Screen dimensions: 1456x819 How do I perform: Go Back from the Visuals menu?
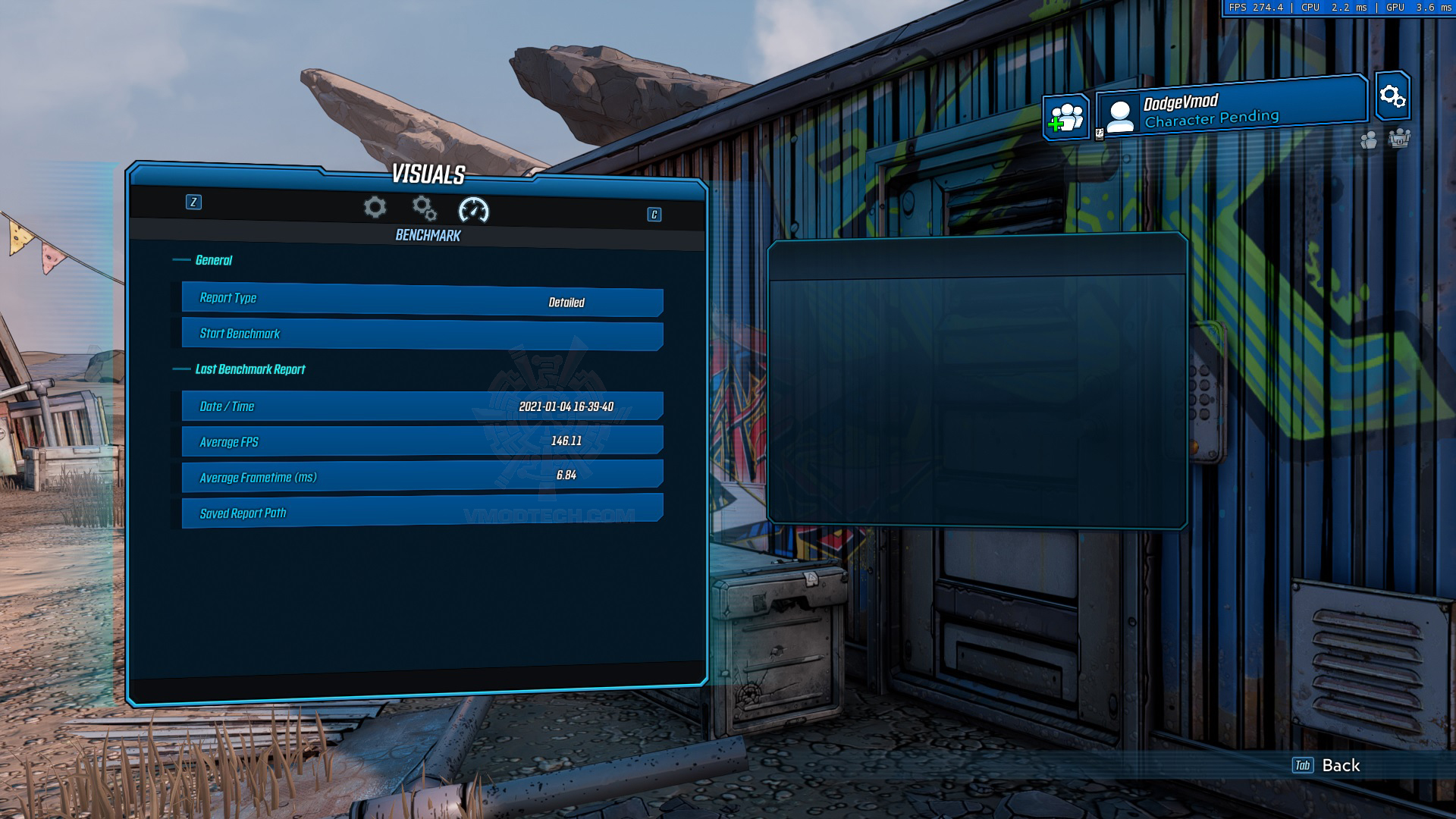pos(1327,765)
